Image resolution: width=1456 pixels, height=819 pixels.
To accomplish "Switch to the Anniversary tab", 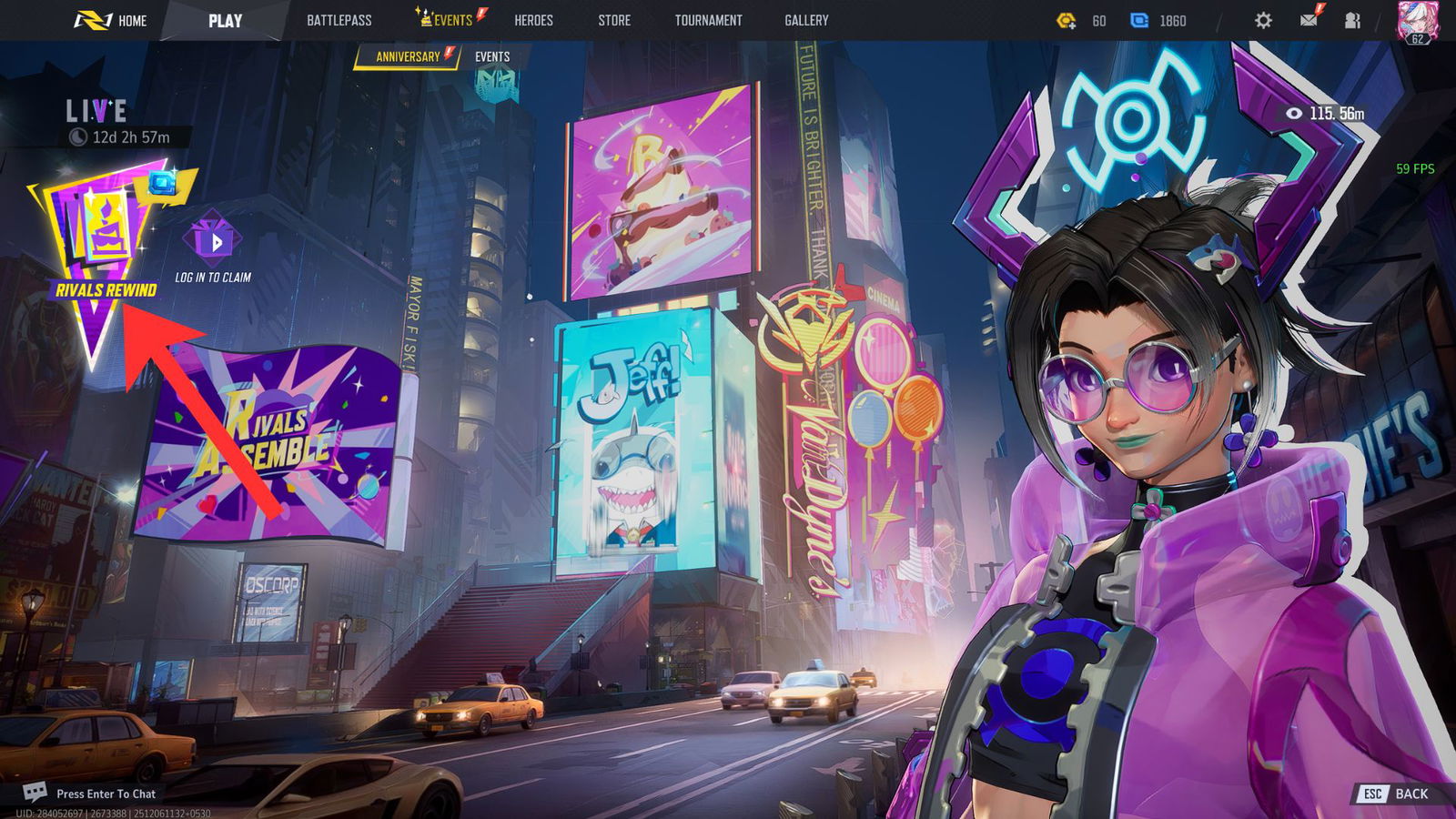I will (x=408, y=56).
